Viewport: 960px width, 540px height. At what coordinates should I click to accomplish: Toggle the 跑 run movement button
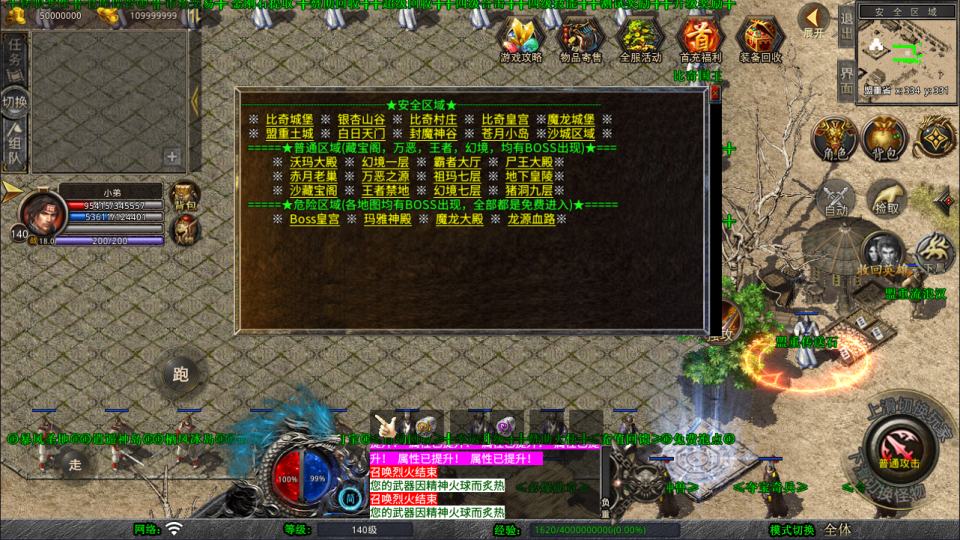pos(181,375)
